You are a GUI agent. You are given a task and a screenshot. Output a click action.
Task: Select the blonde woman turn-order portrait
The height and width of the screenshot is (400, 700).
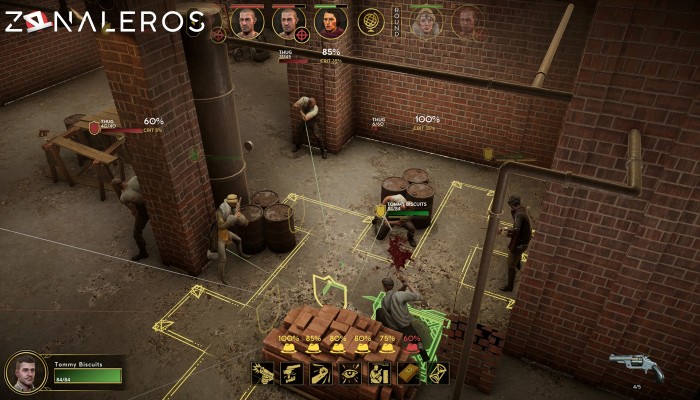[x=424, y=21]
